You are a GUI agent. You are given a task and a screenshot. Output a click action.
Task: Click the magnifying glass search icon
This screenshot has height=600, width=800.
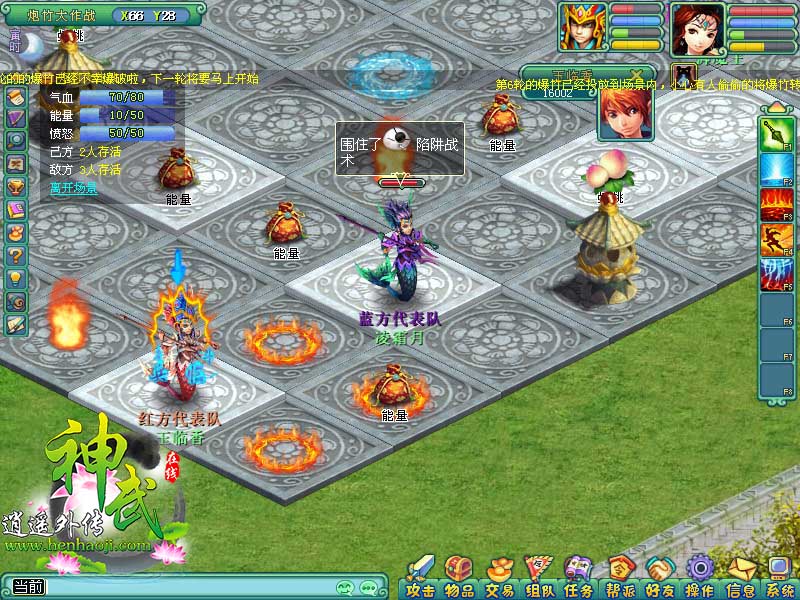click(x=16, y=140)
